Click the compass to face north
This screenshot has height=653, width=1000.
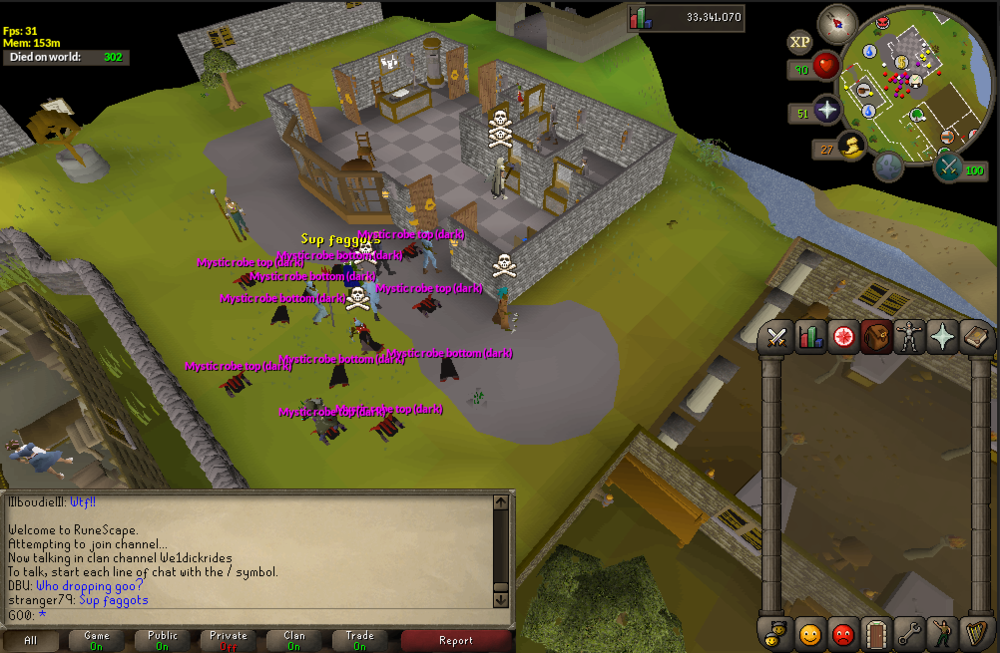[837, 22]
